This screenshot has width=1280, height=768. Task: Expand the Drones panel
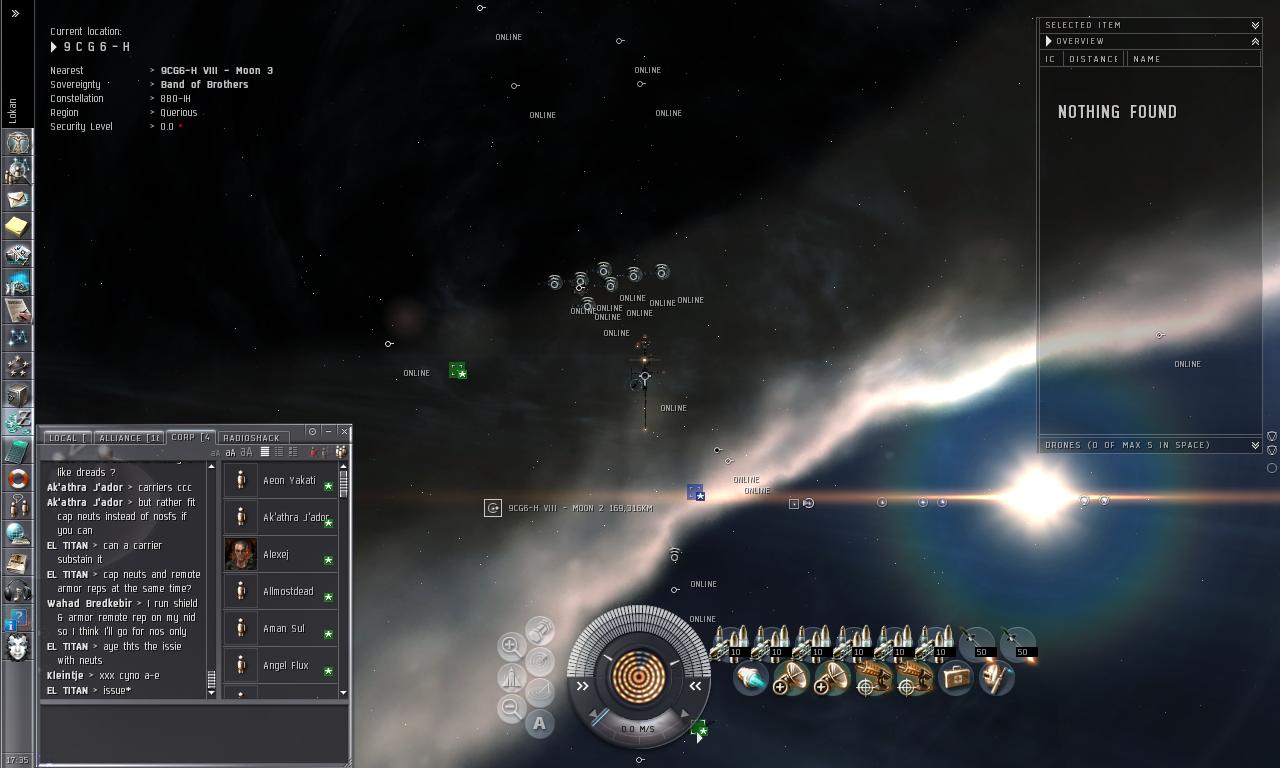pyautogui.click(x=1255, y=445)
